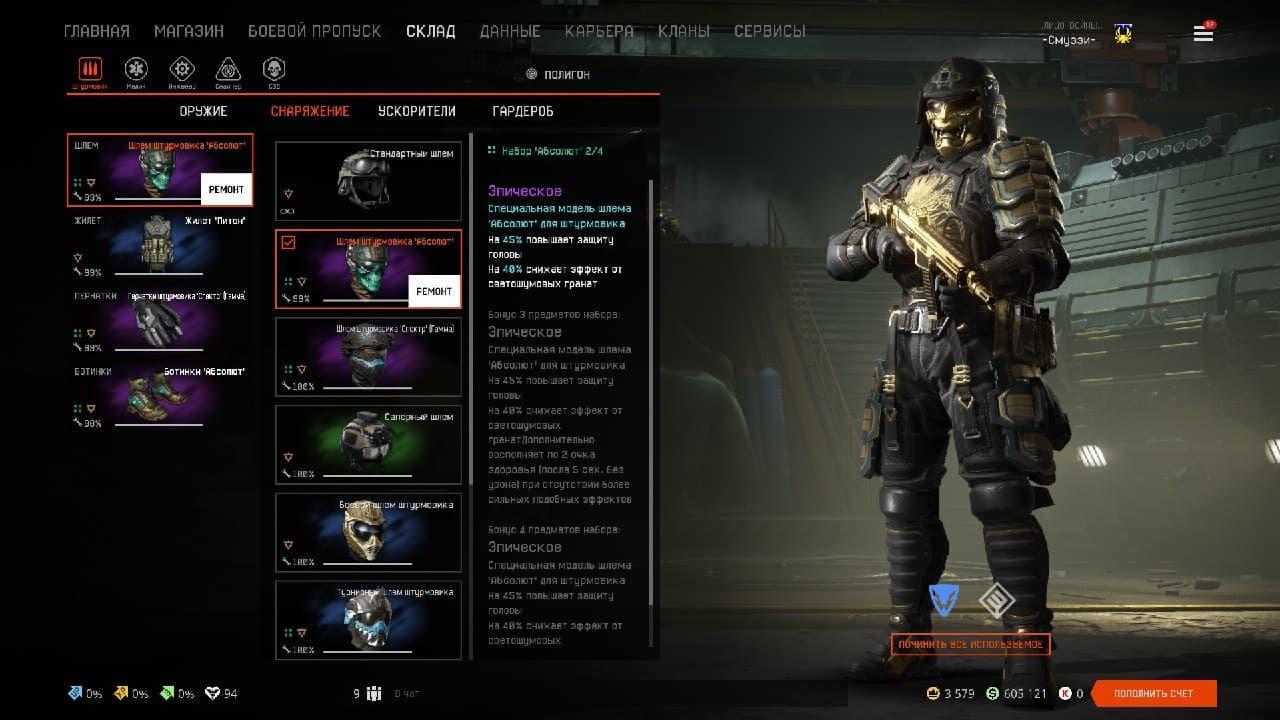This screenshot has height=720, width=1280.
Task: Open the Главная main tab
Action: [x=97, y=31]
